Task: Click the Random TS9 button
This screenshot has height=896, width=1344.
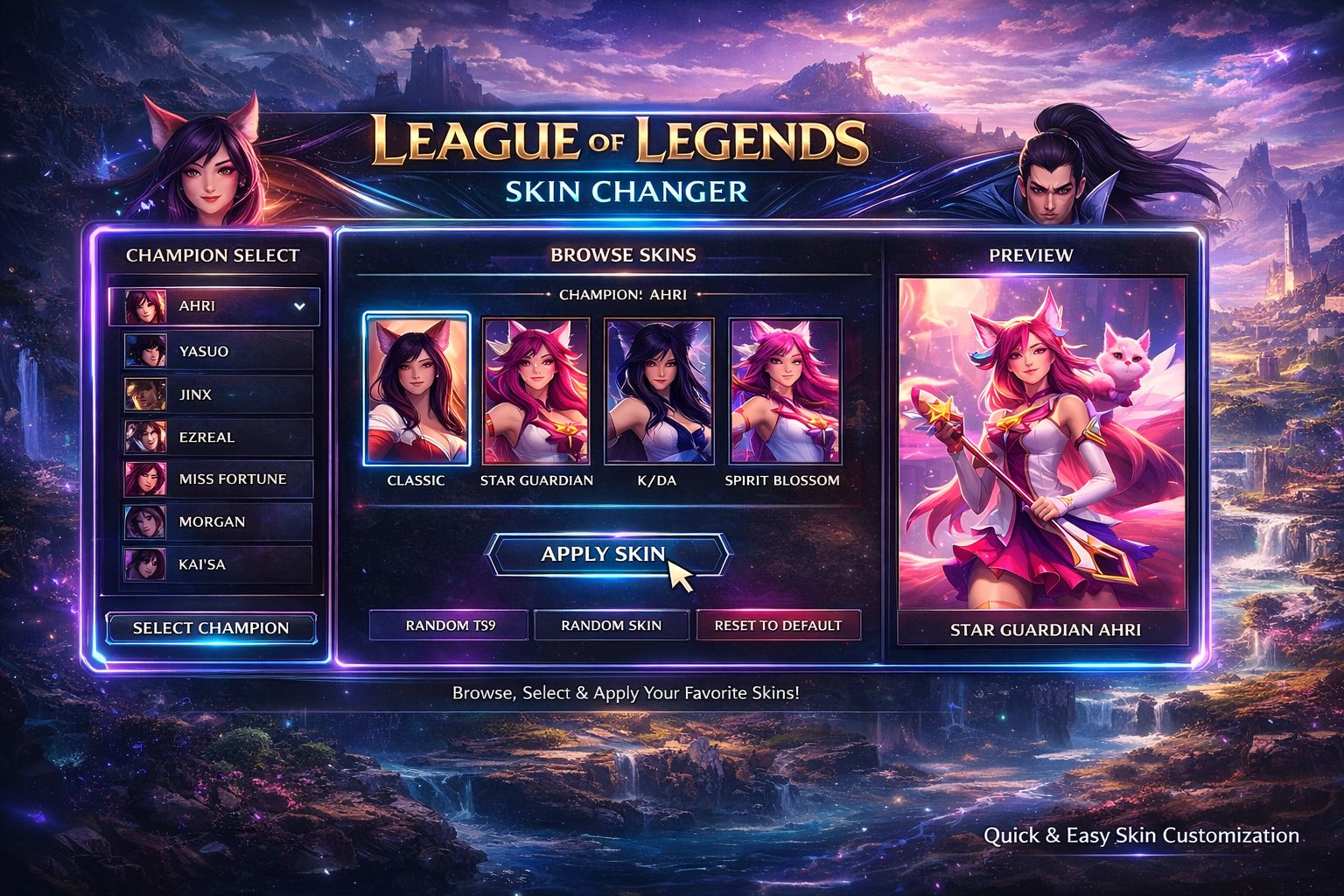Action: (x=449, y=626)
